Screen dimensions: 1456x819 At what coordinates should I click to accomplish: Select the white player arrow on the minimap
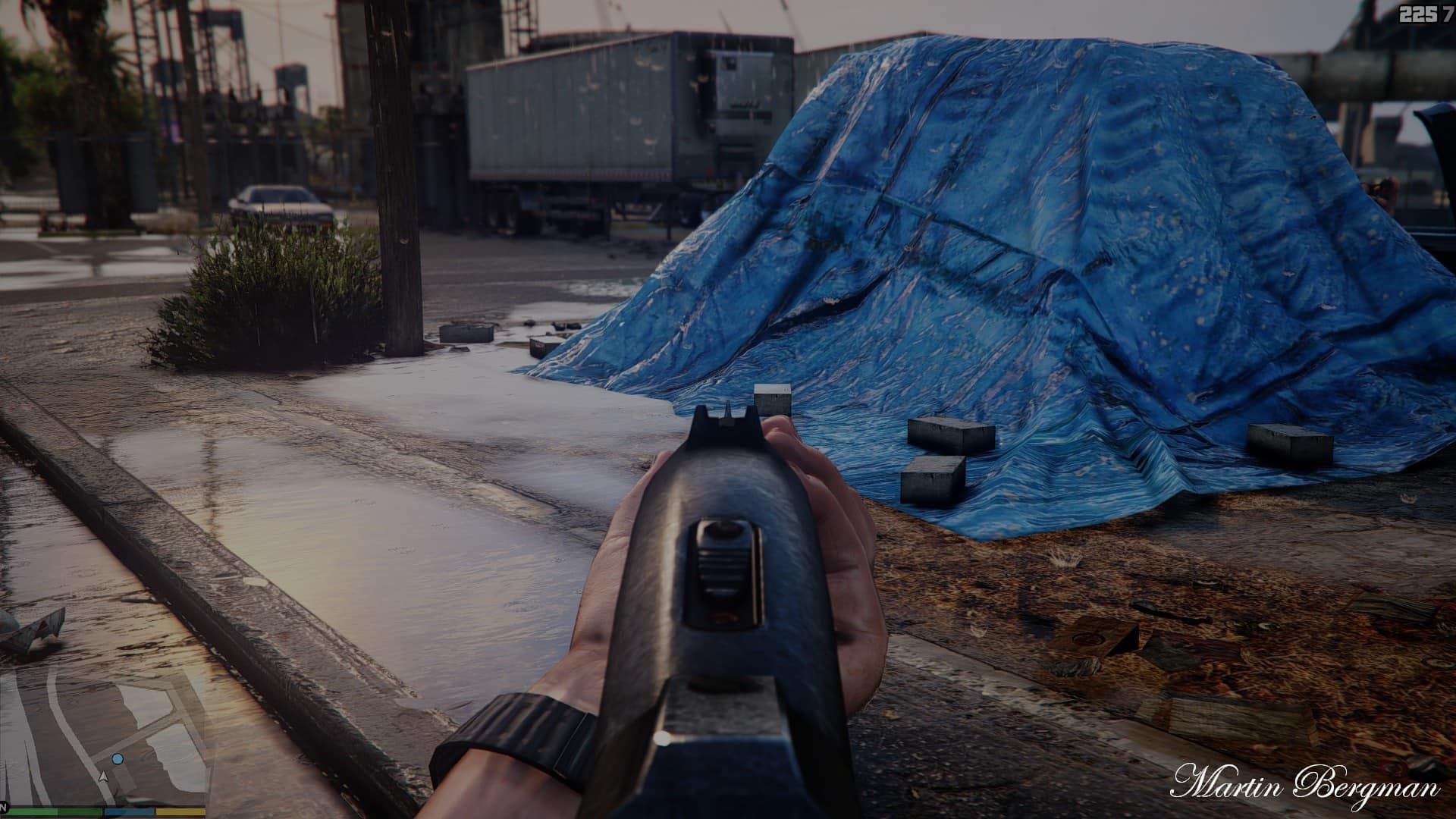pyautogui.click(x=103, y=777)
